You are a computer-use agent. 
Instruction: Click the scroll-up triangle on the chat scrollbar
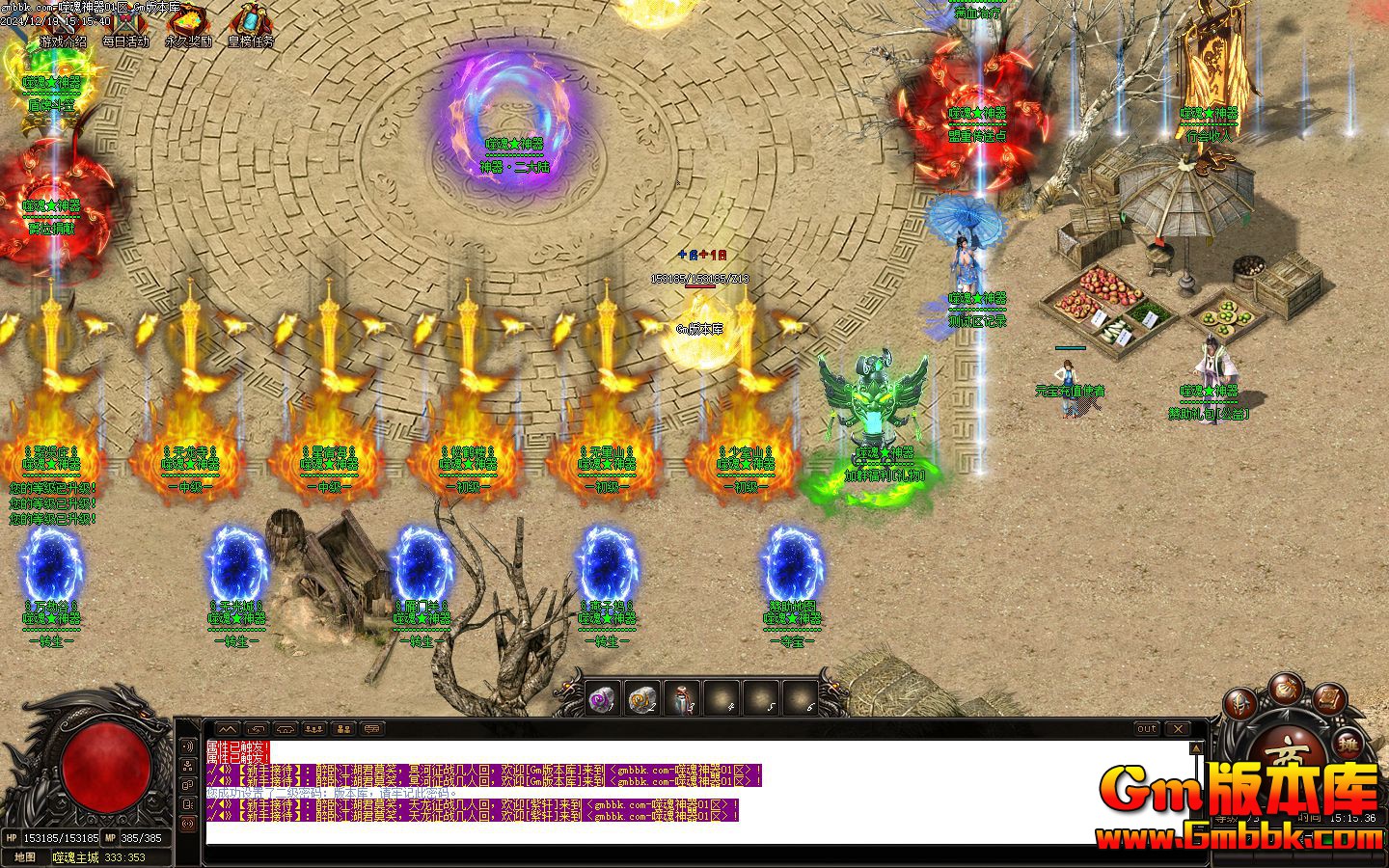click(x=1196, y=747)
